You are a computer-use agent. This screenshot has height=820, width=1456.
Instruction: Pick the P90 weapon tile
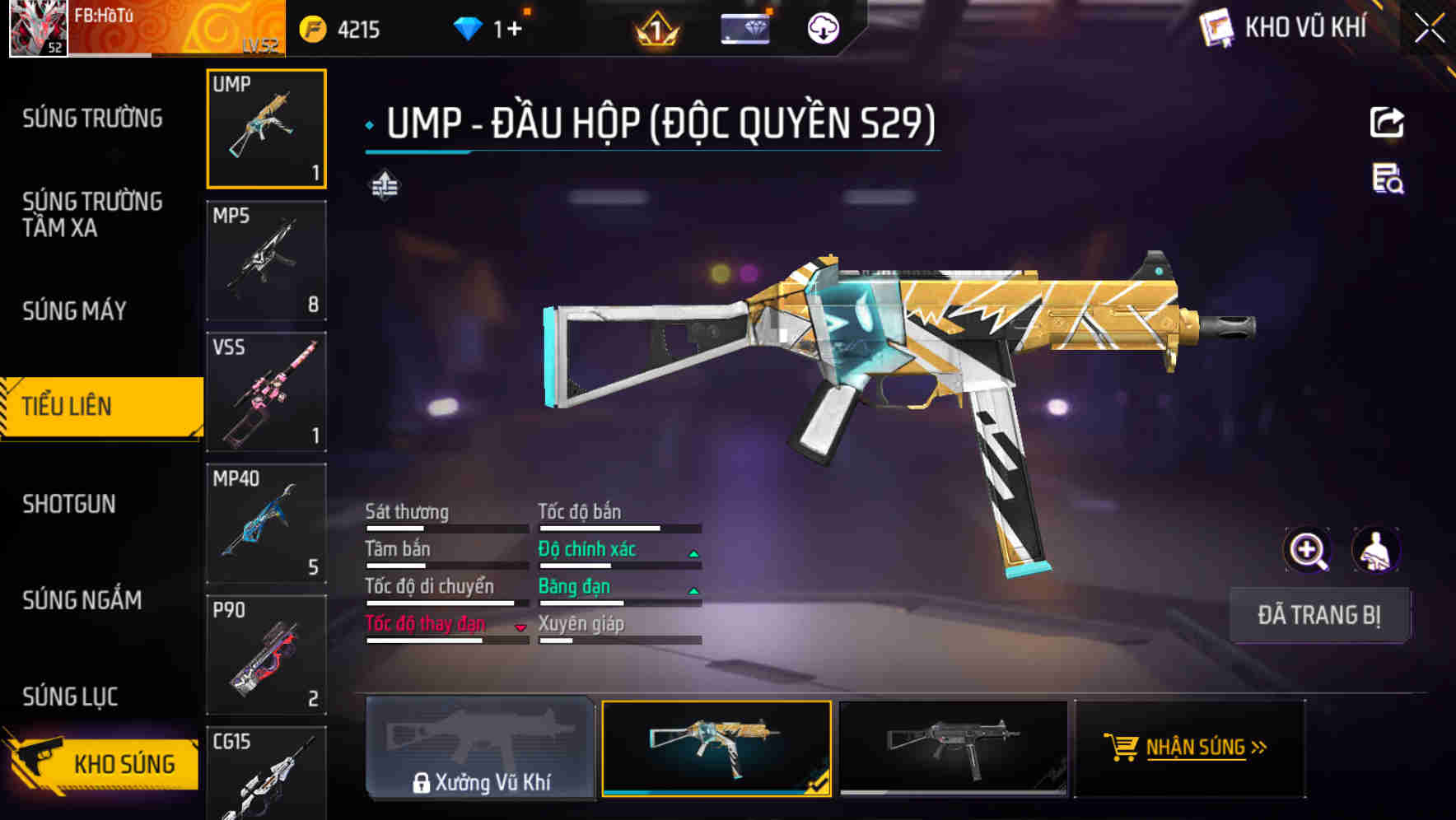click(266, 655)
